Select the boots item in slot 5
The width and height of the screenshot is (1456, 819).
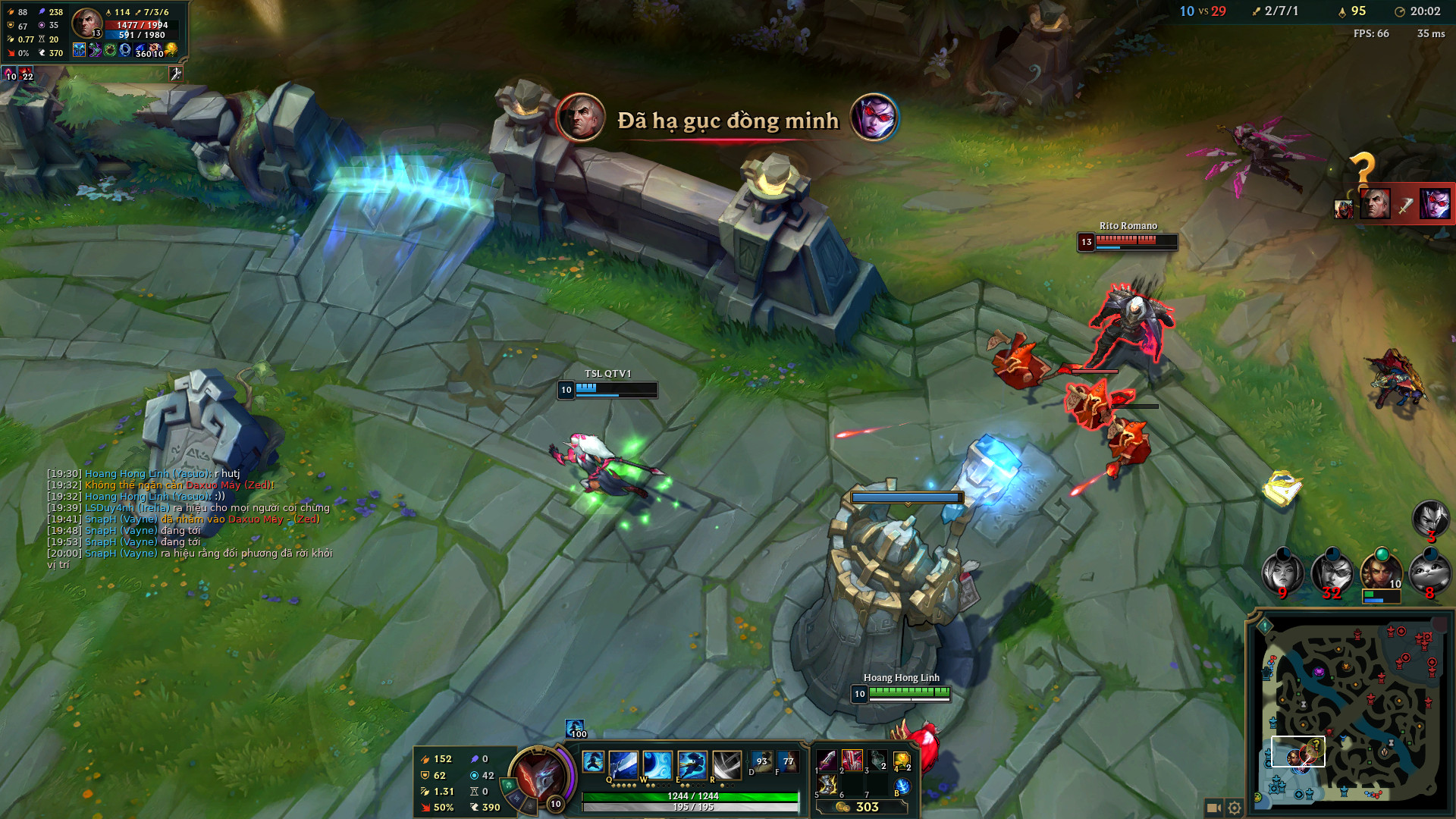[827, 784]
